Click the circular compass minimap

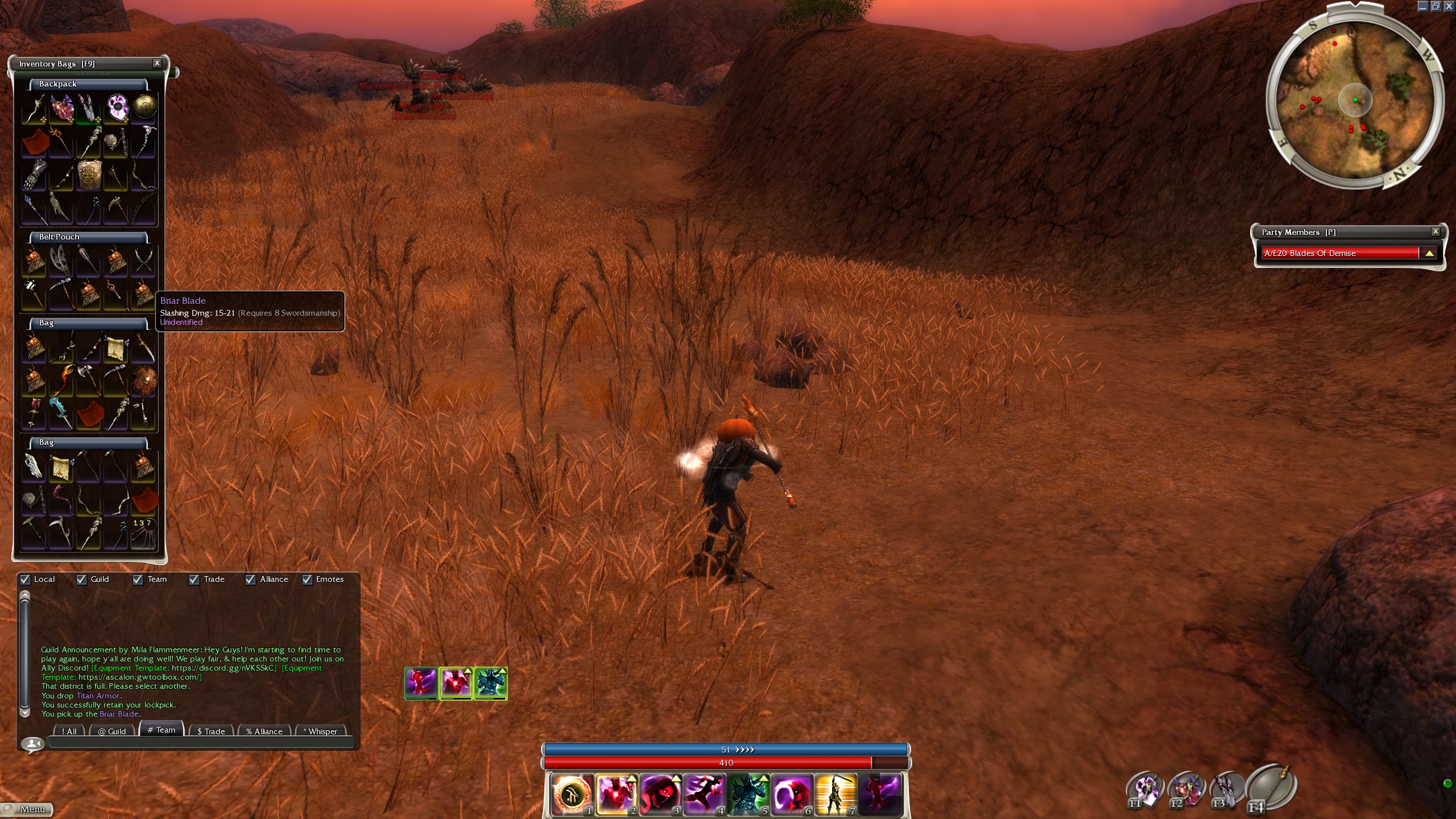pyautogui.click(x=1355, y=101)
